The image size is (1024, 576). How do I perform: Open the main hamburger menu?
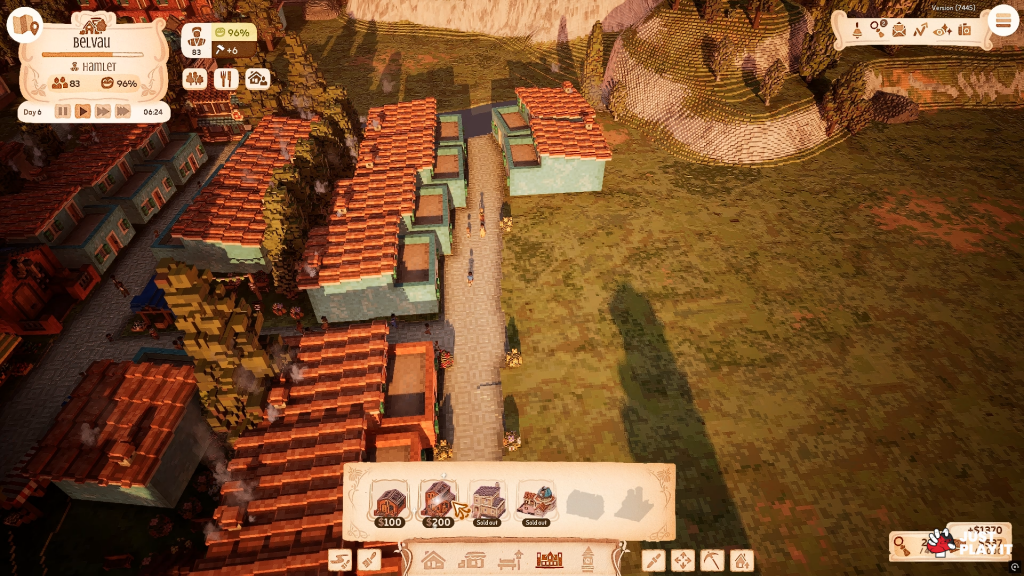click(1002, 20)
